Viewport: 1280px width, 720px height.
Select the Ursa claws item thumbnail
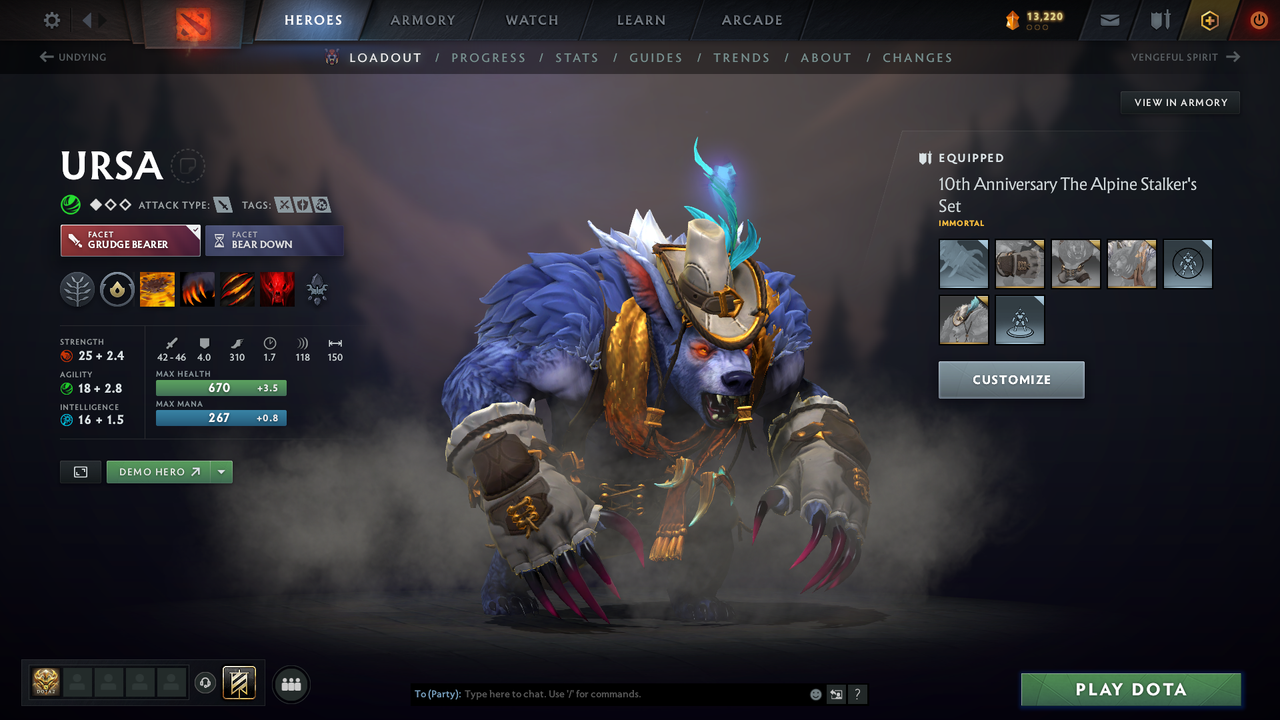coord(963,263)
